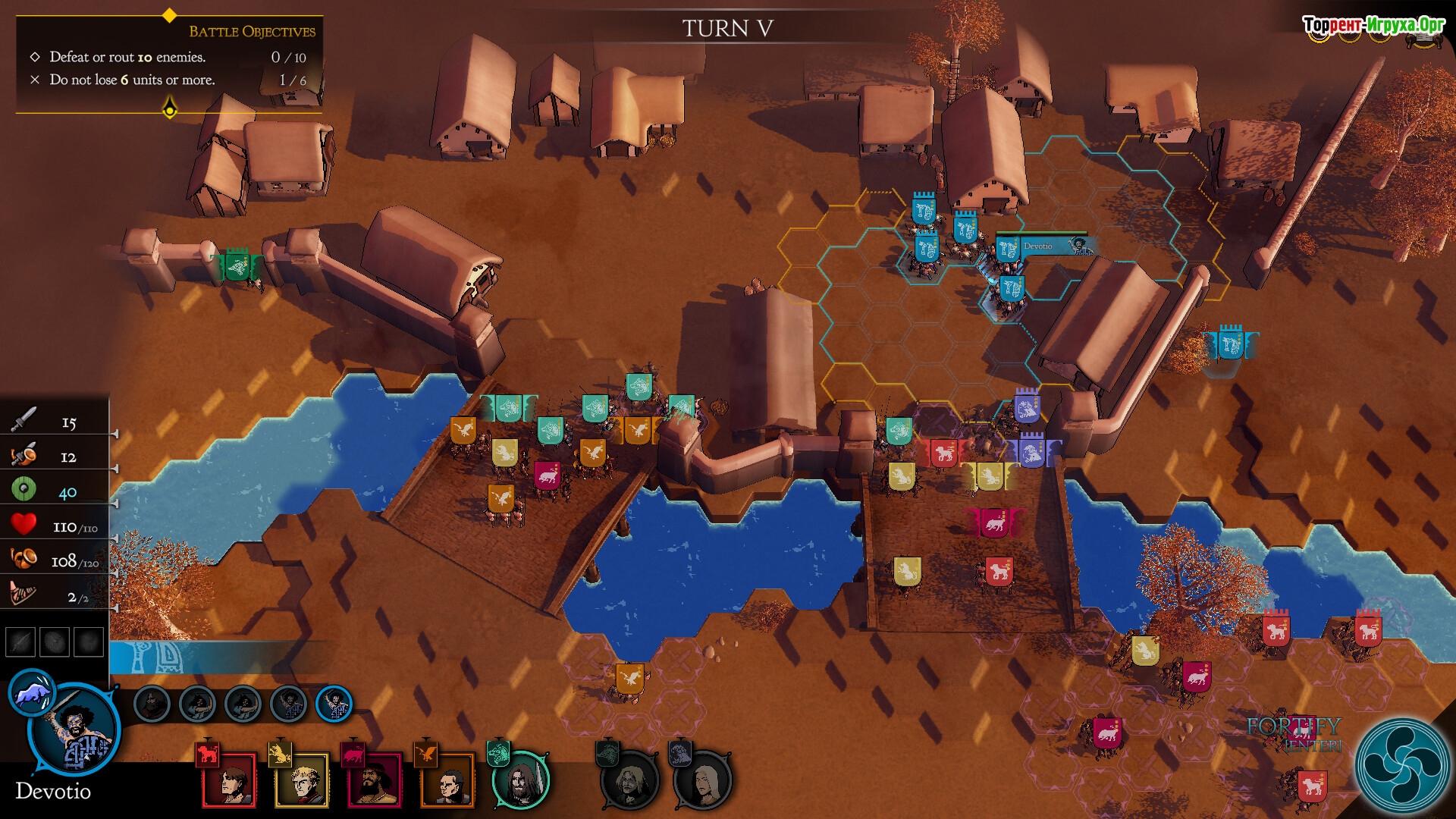Select the teal circular long-haired hero portrait

pyautogui.click(x=521, y=780)
